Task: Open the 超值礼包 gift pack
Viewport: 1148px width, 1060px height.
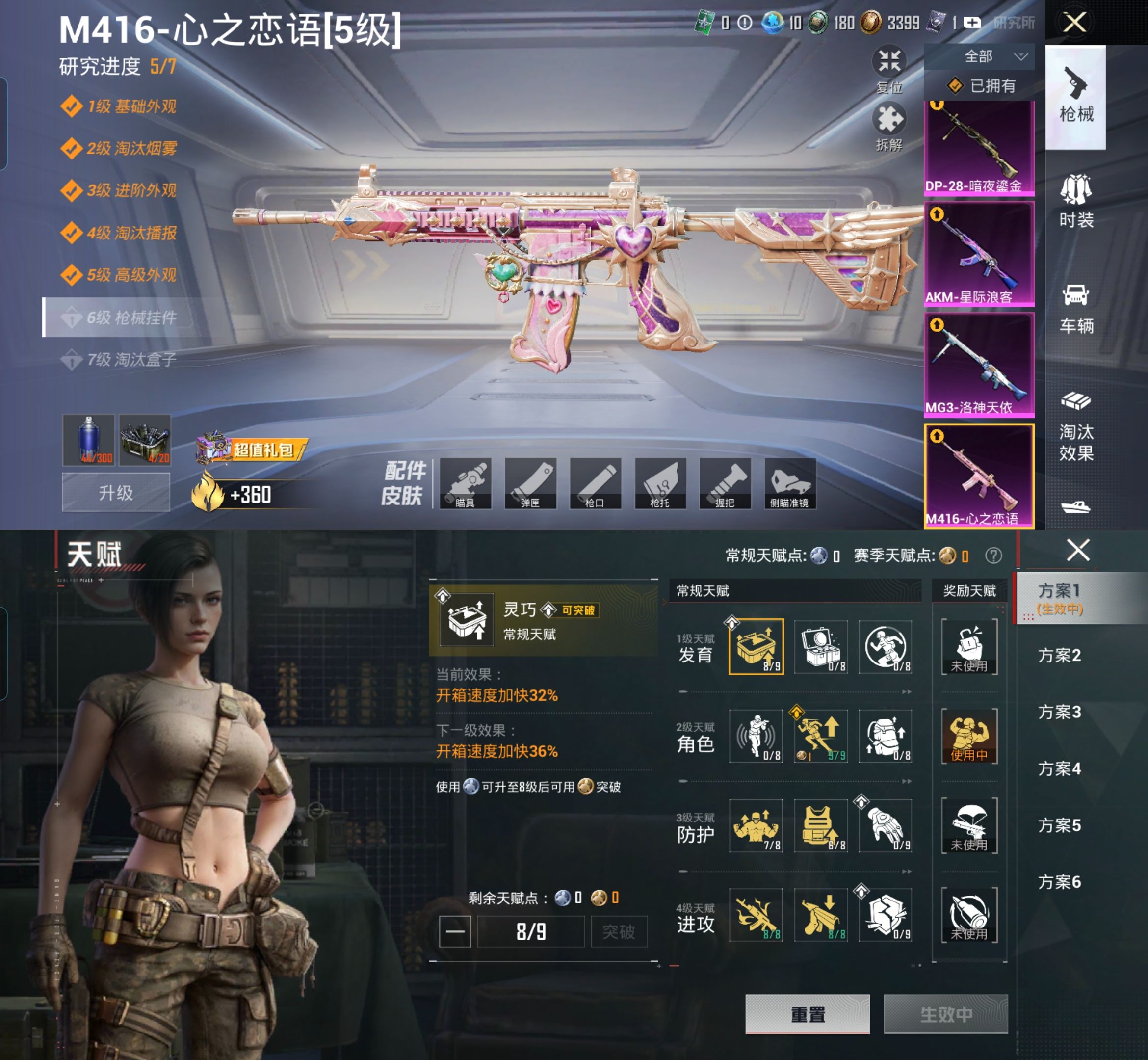Action: pyautogui.click(x=252, y=450)
